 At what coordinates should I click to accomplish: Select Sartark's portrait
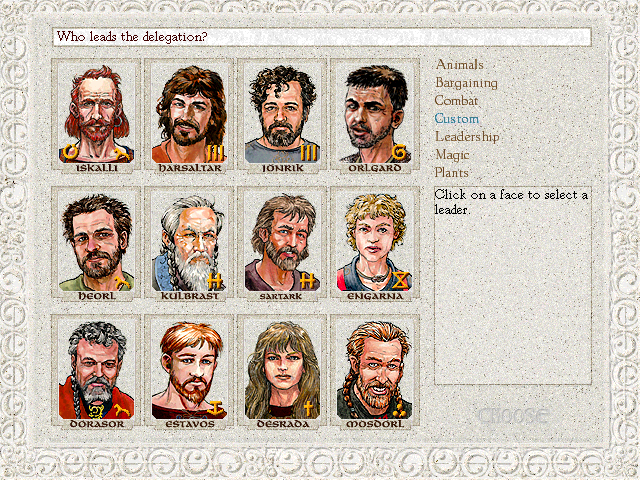pos(282,242)
